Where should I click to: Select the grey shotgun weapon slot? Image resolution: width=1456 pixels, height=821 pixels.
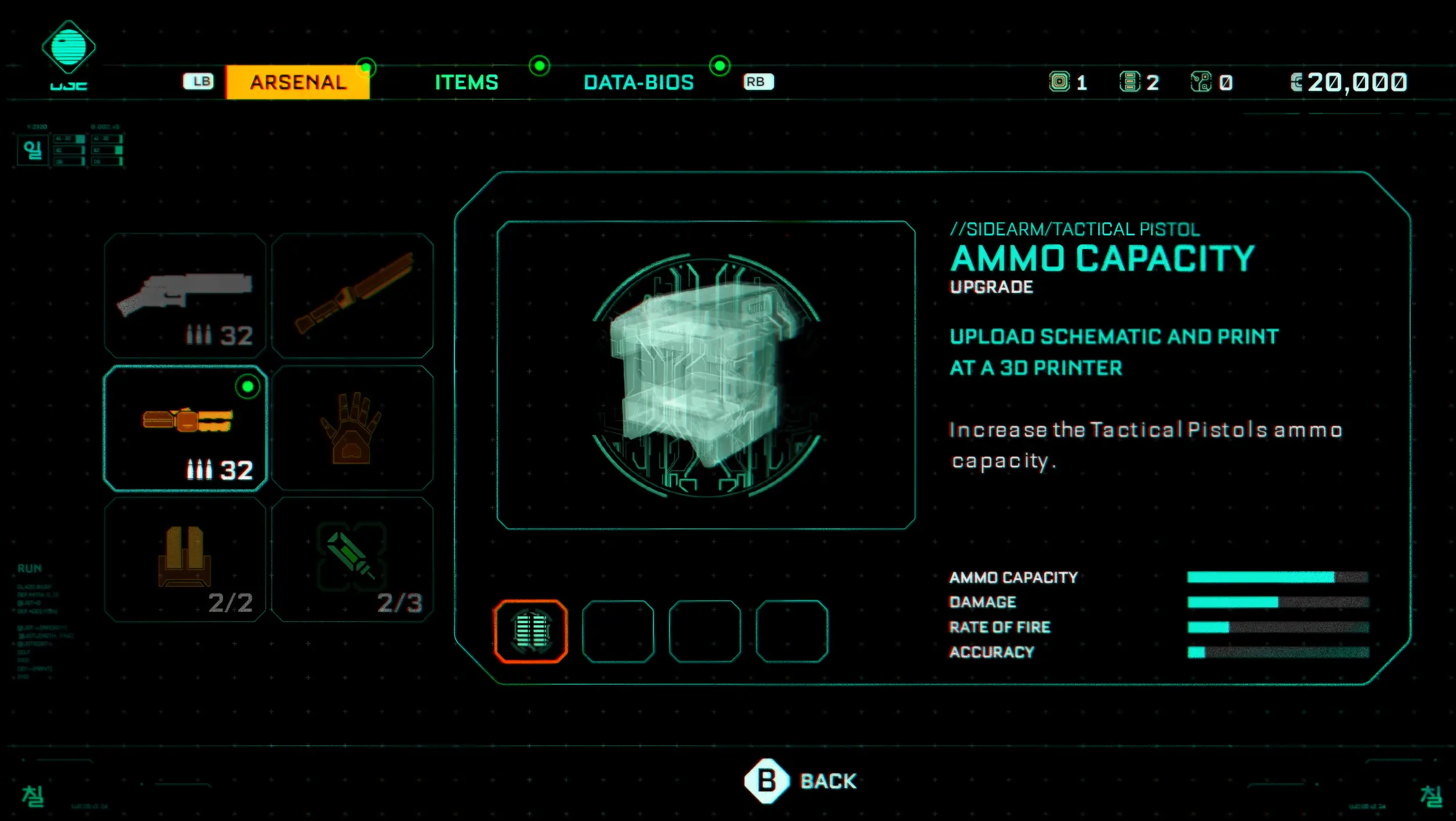[x=185, y=295]
